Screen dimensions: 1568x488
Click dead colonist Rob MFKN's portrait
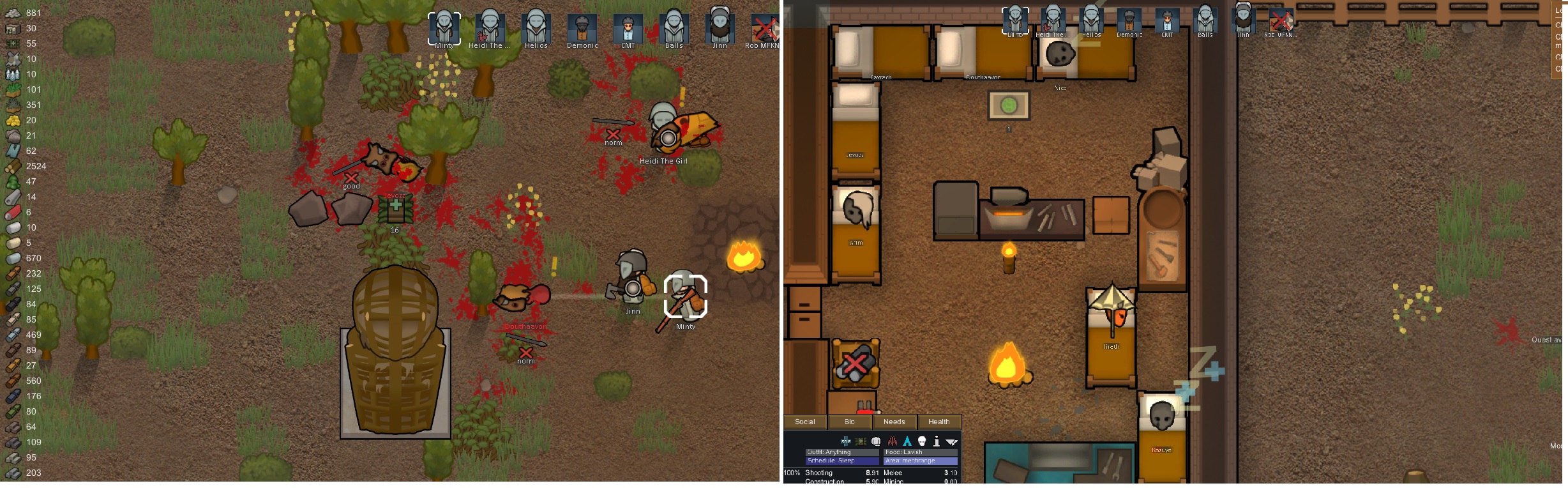765,29
